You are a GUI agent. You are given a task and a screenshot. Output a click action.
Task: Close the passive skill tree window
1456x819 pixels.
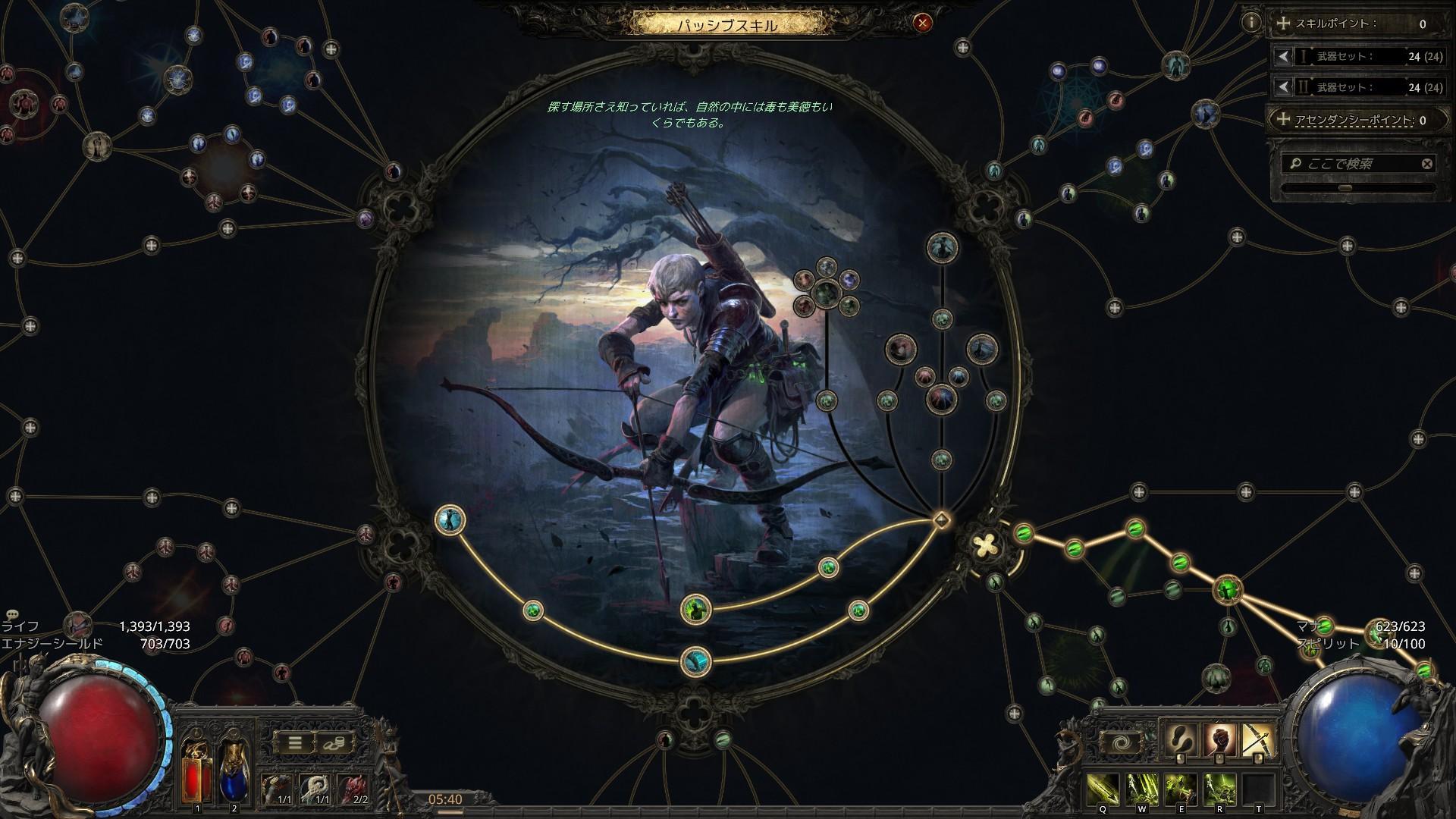pos(922,23)
